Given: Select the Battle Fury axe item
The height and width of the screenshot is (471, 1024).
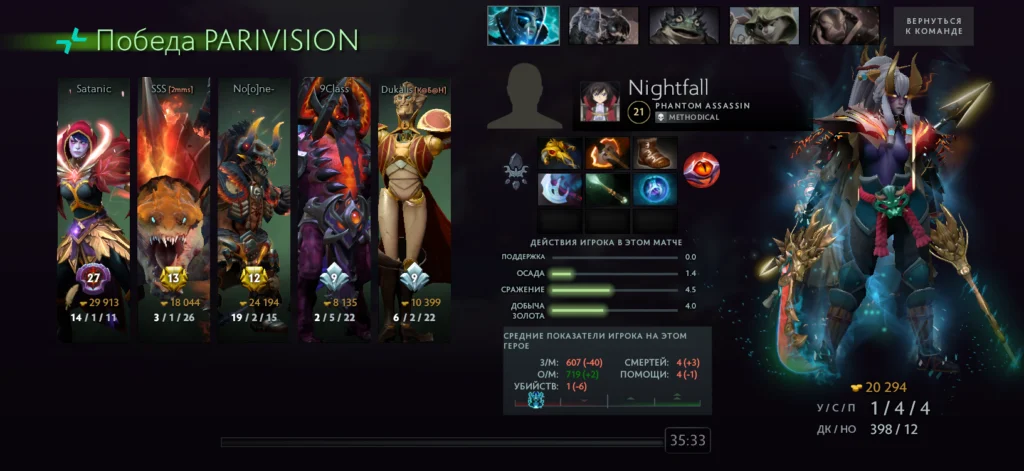Looking at the screenshot, I should pyautogui.click(x=608, y=153).
